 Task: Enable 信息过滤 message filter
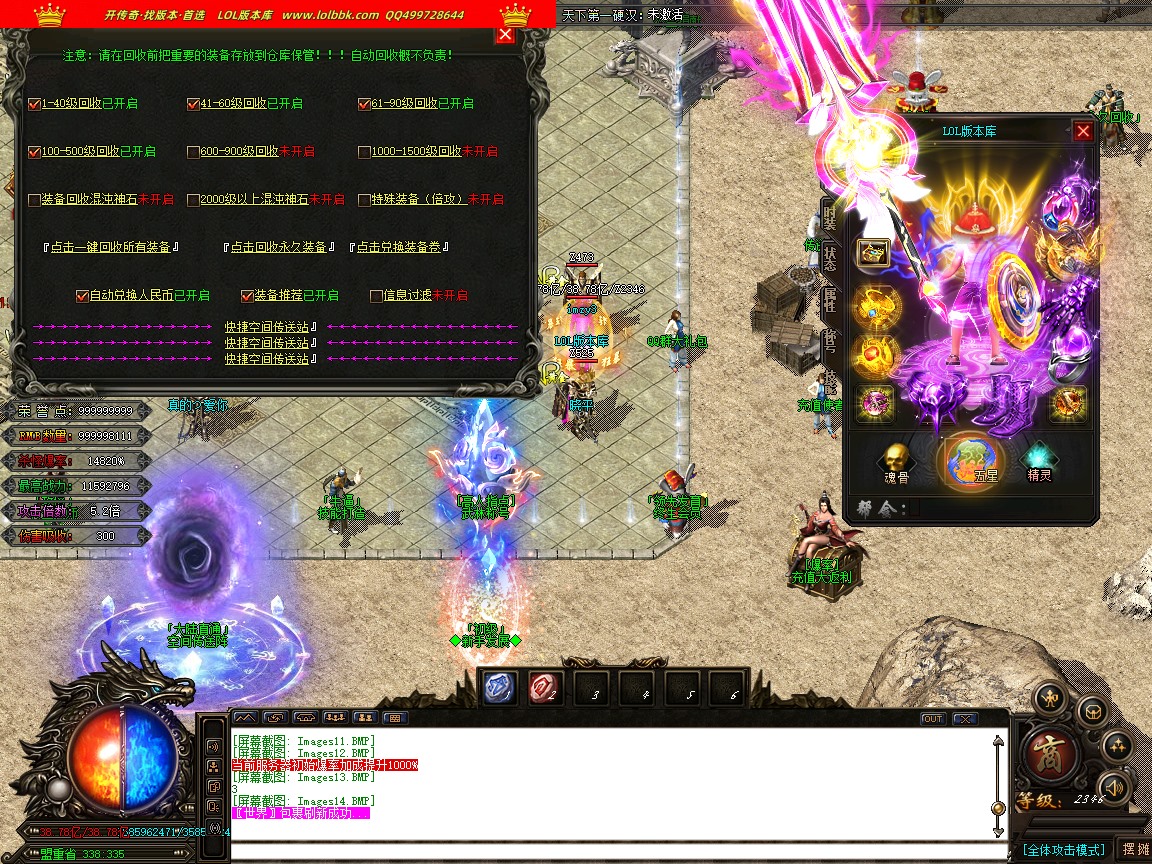[x=376, y=296]
